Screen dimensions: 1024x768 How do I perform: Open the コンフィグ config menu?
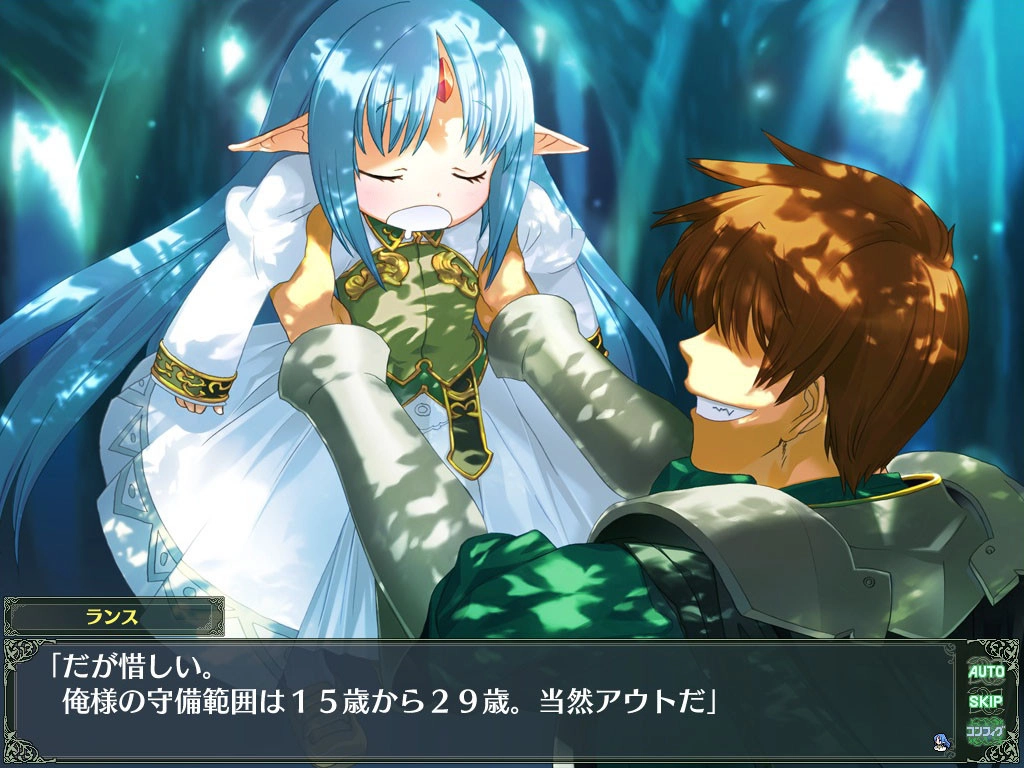(985, 730)
